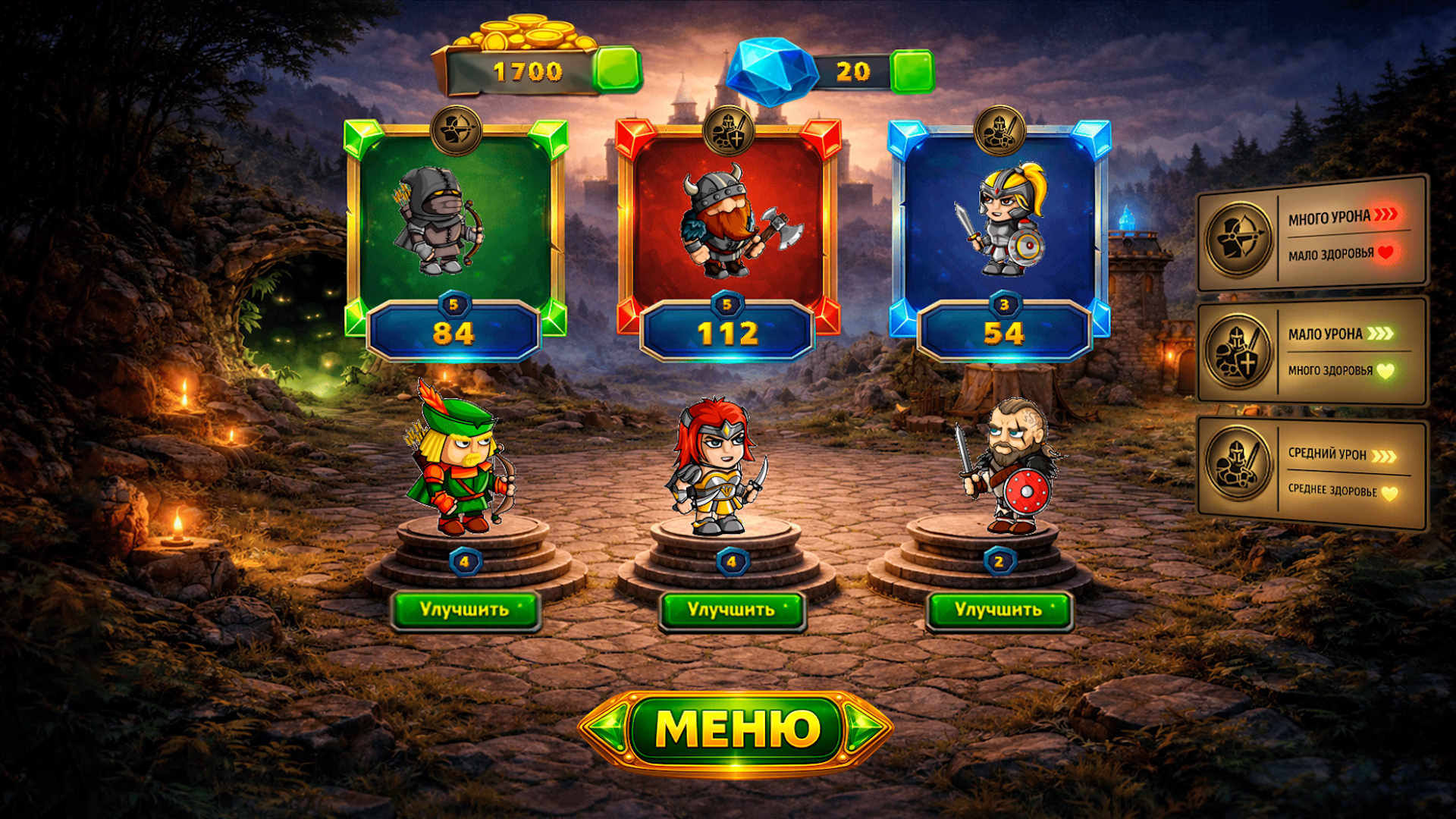Viewport: 1456px width, 819px height.
Task: Add gold with the green coin button
Action: pyautogui.click(x=617, y=71)
